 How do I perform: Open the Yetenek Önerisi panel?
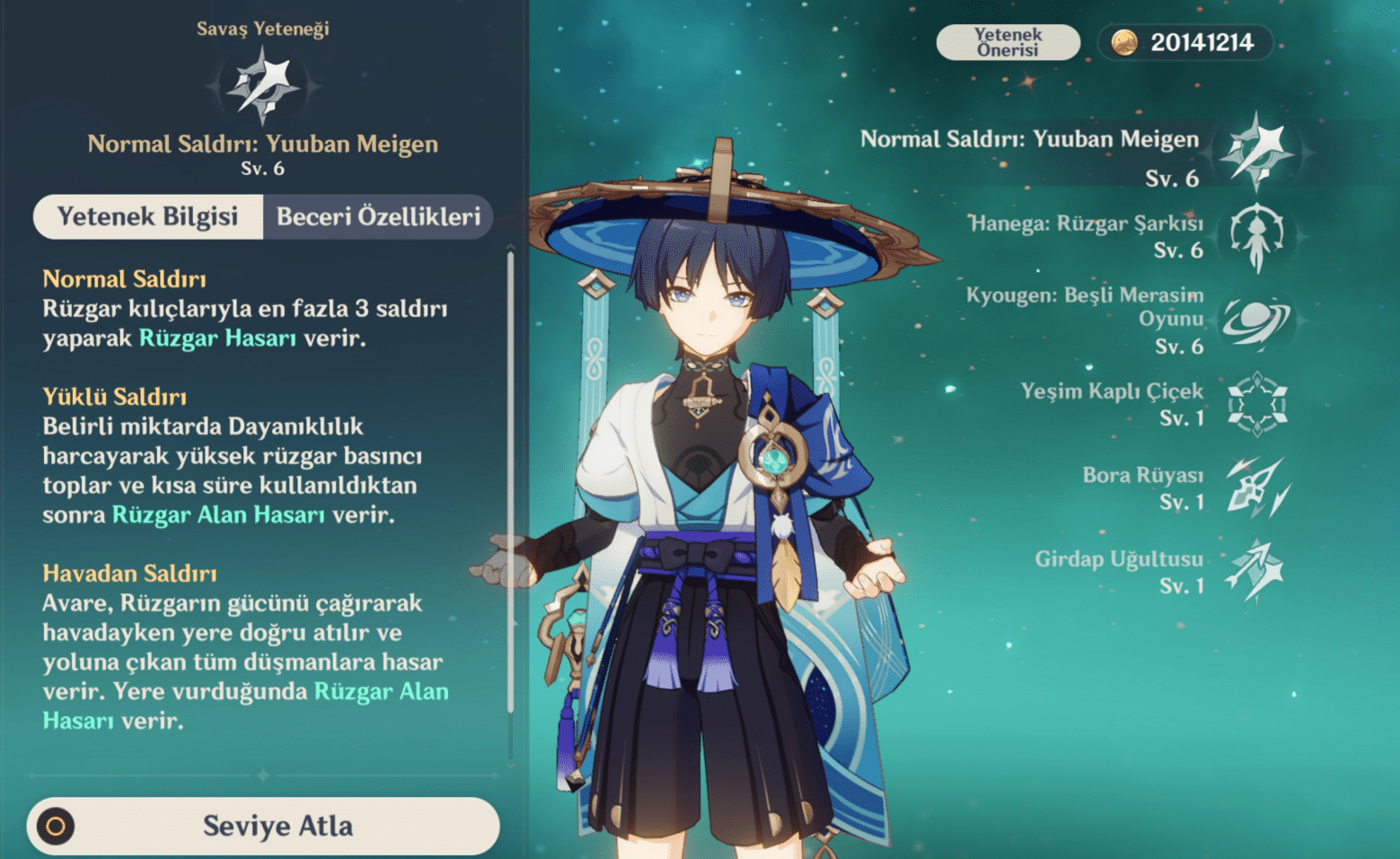(1008, 41)
